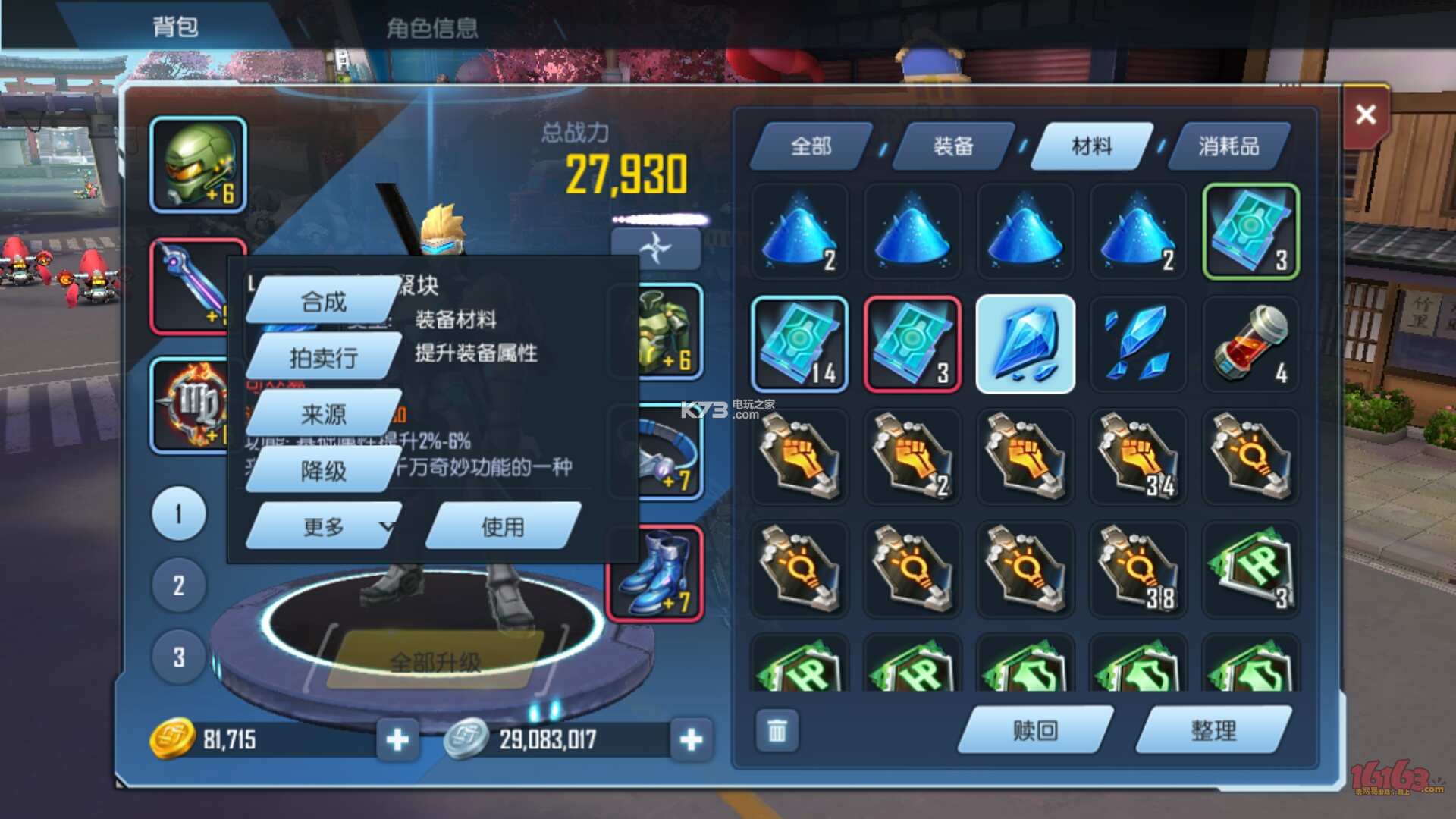Show the item's 来源

coord(323,414)
